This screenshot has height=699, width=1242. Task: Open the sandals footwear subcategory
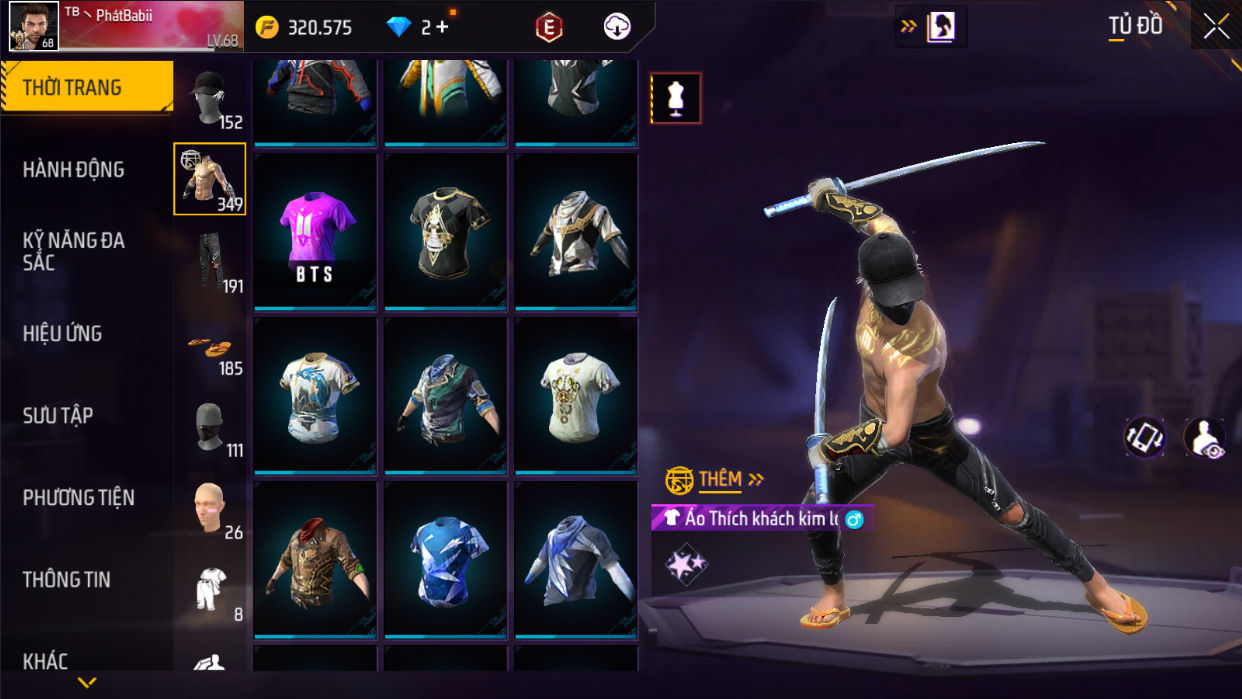pyautogui.click(x=209, y=346)
